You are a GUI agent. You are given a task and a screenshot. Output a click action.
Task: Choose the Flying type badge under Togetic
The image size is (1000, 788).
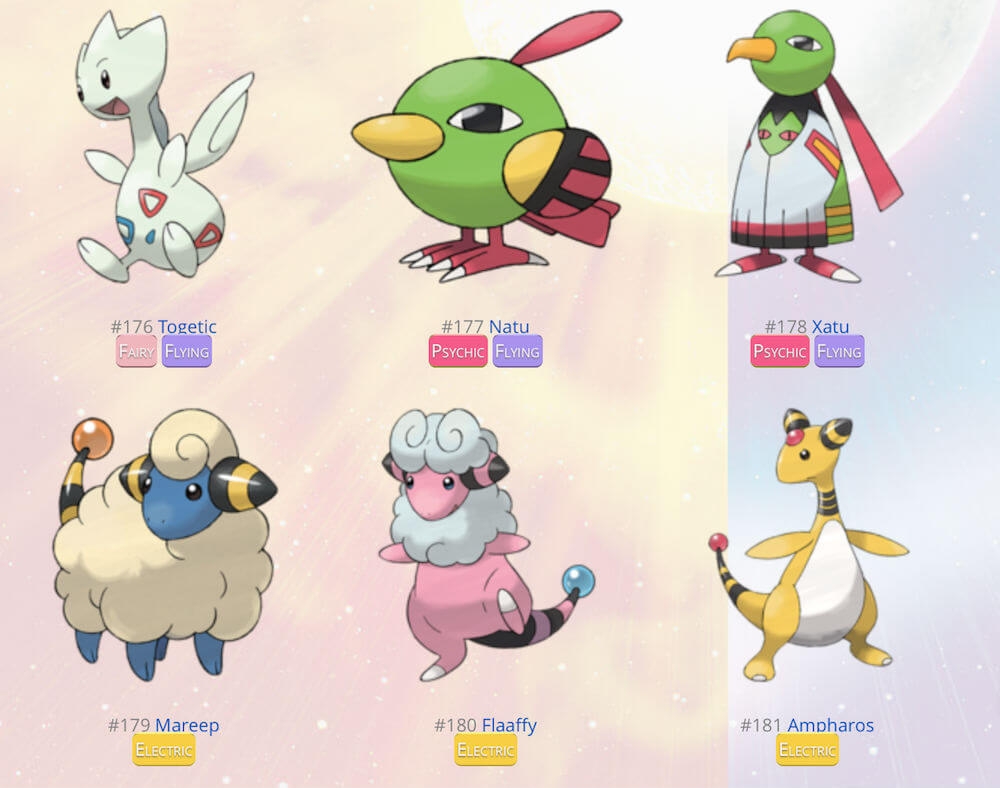(x=187, y=351)
